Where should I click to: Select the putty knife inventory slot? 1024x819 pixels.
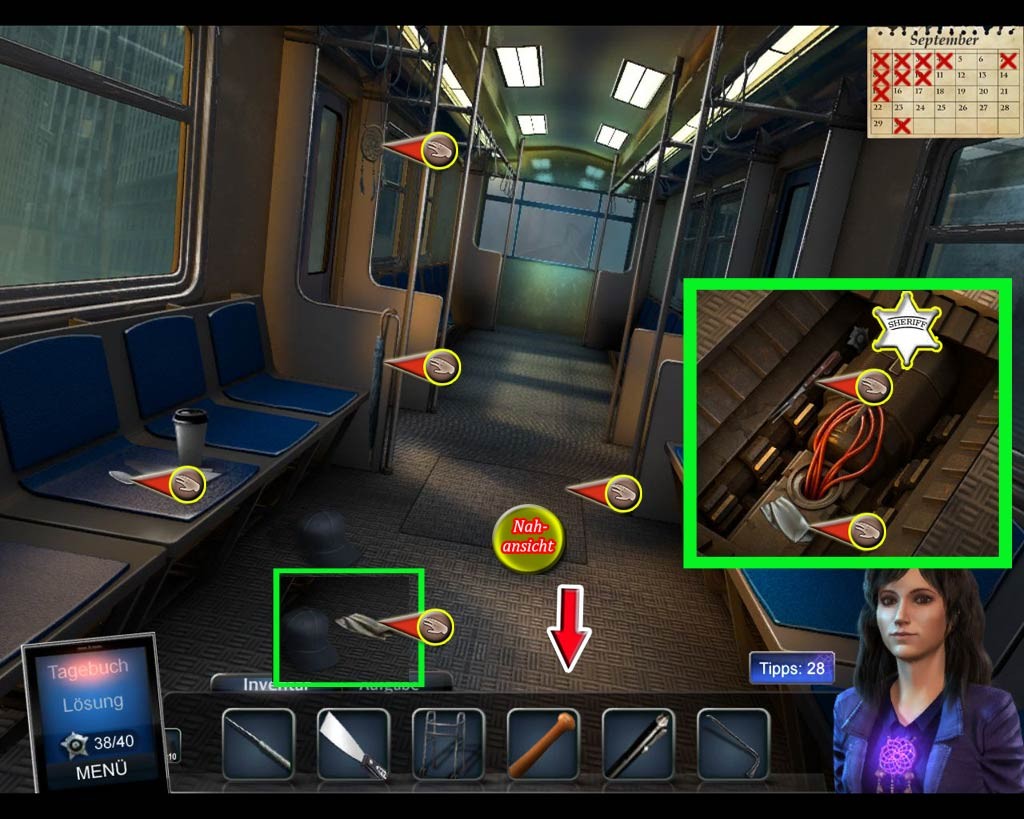pyautogui.click(x=353, y=744)
